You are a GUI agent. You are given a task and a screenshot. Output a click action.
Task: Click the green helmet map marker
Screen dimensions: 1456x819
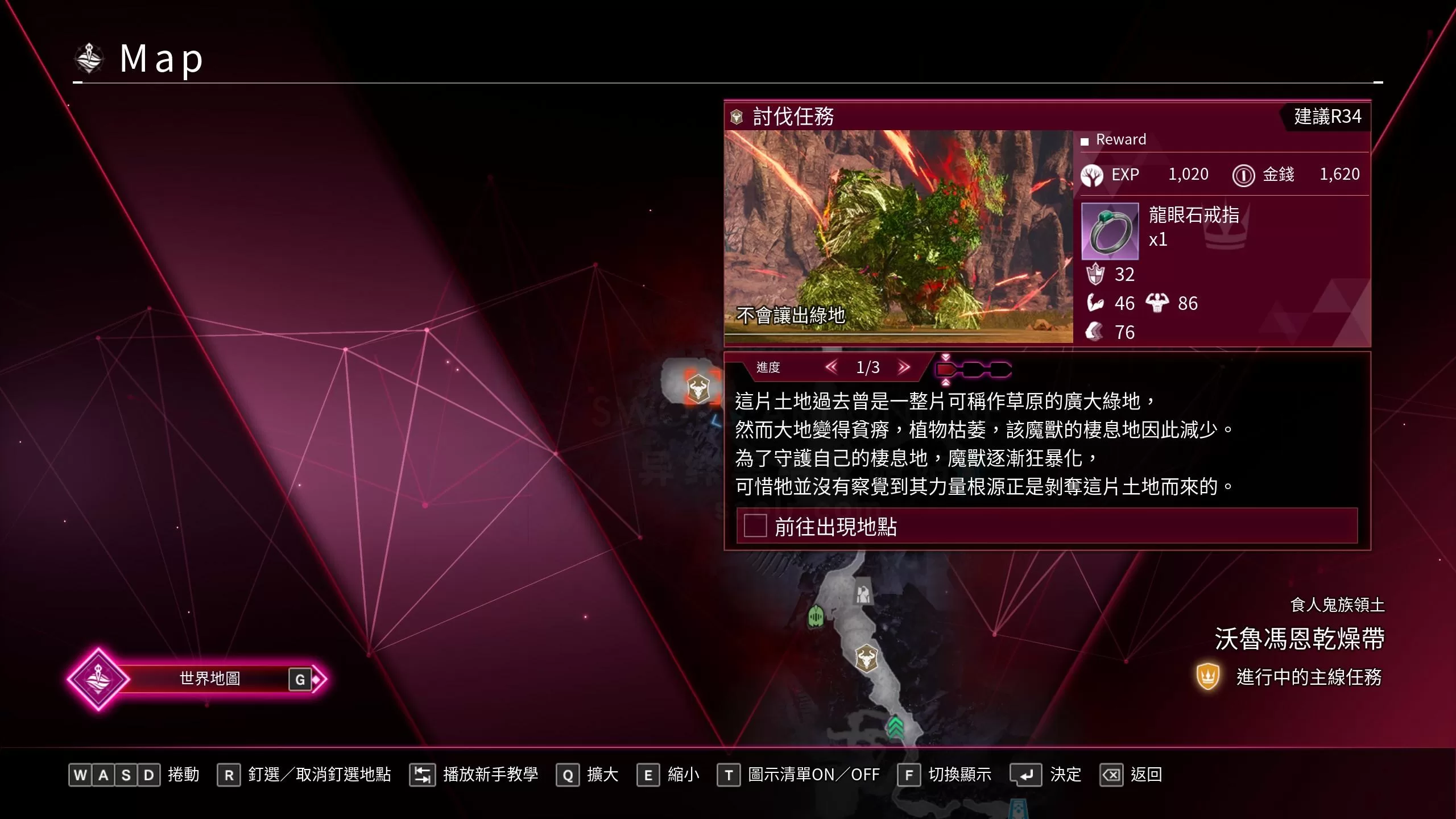[816, 616]
